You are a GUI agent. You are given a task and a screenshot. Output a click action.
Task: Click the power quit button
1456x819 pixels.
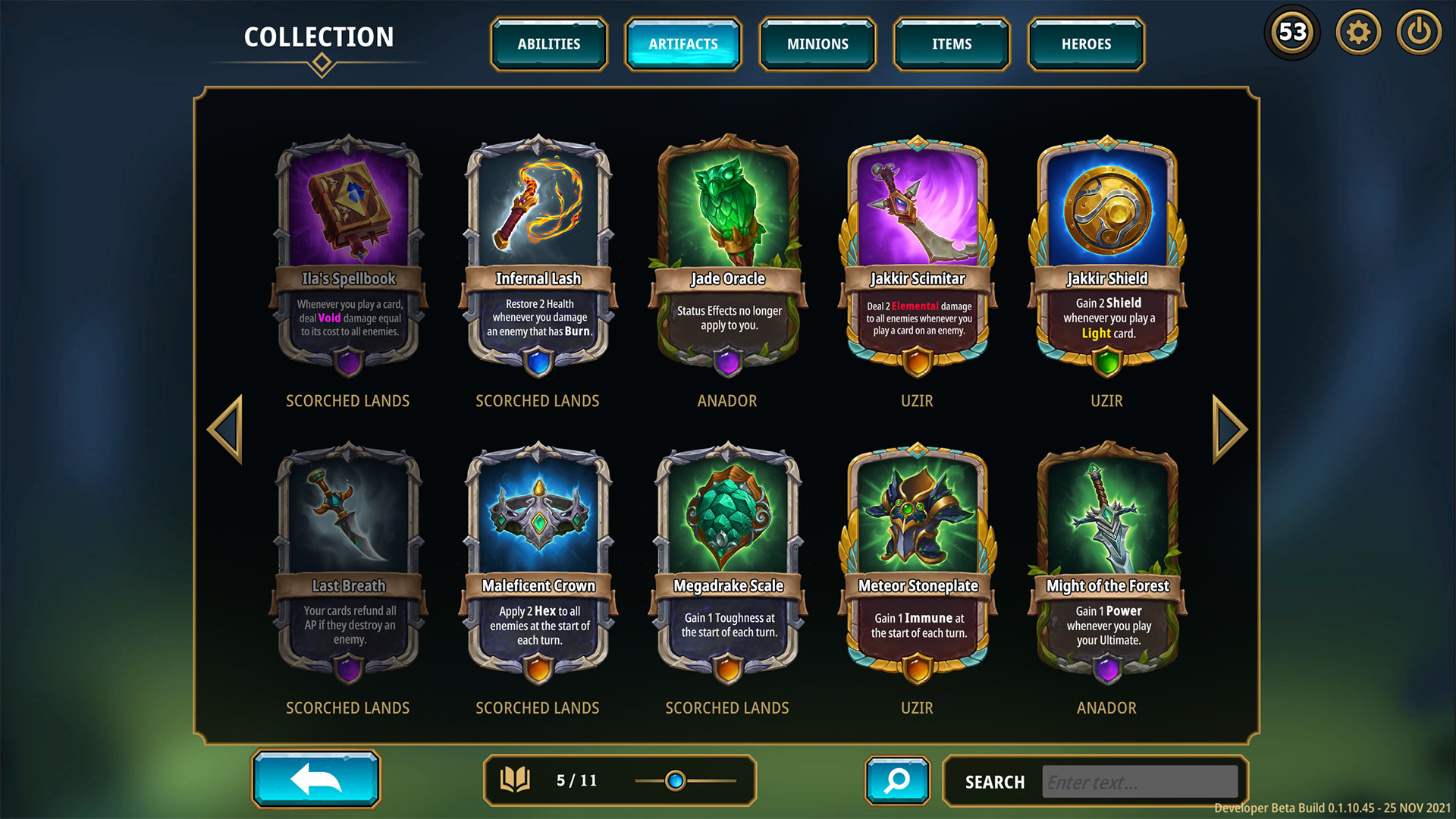click(x=1419, y=33)
